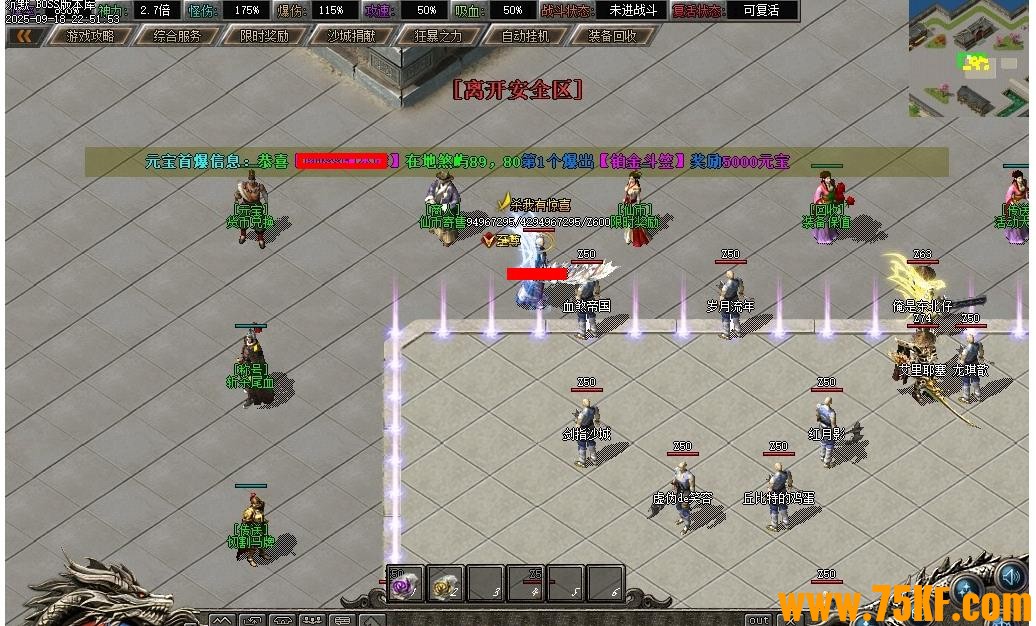Viewport: 1036px width, 626px height.
Task: Open the 沙城捐献 donation panel
Action: click(352, 36)
